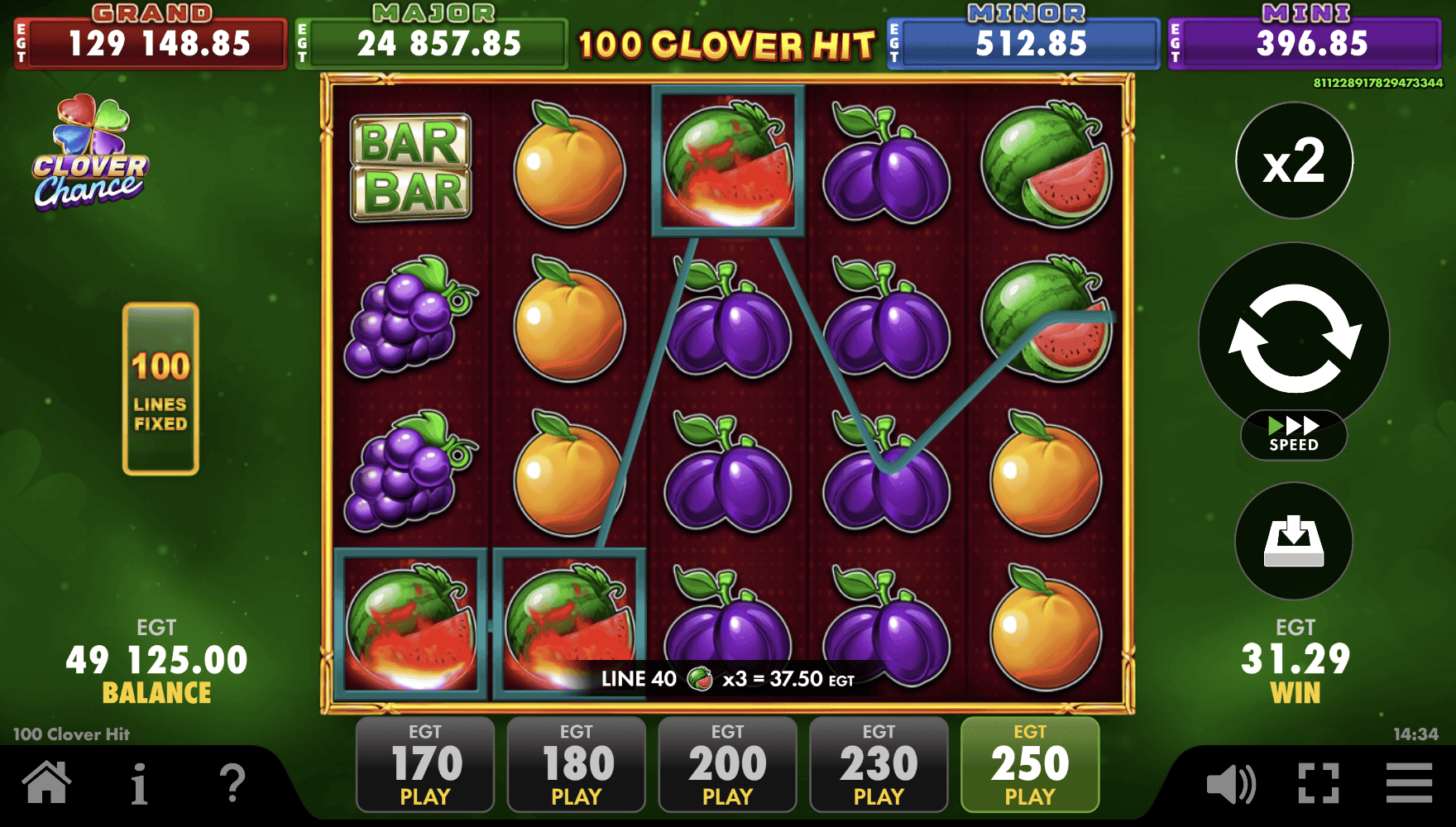Choose the EGT 170 stake
Viewport: 1456px width, 827px height.
[424, 764]
